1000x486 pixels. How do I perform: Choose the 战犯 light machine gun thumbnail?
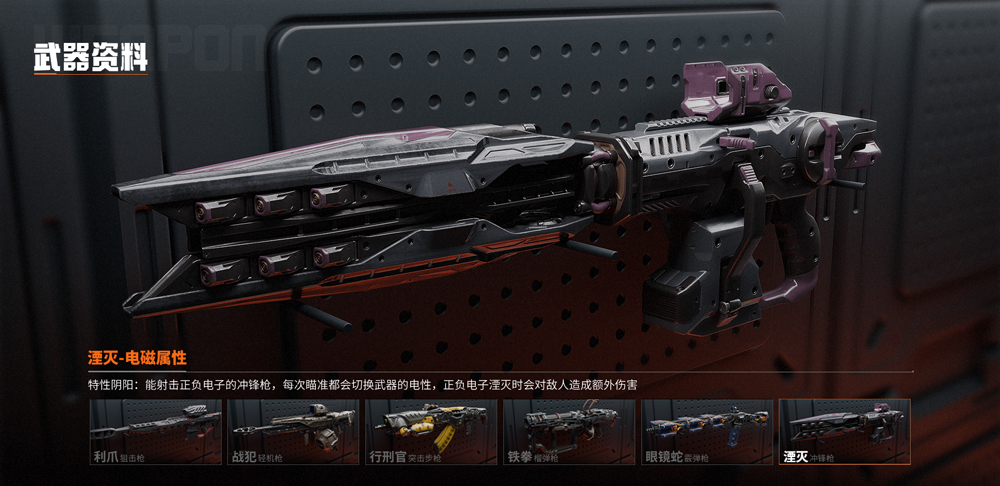(293, 432)
